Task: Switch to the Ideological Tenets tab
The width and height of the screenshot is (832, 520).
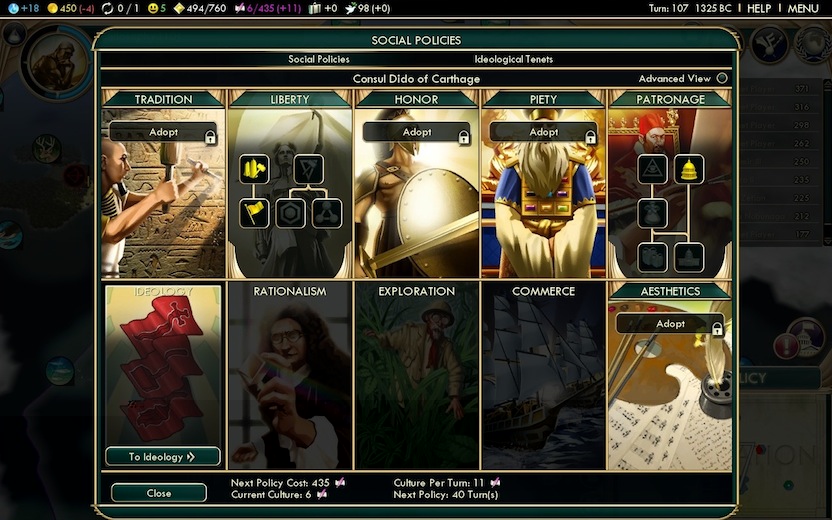Action: point(513,60)
